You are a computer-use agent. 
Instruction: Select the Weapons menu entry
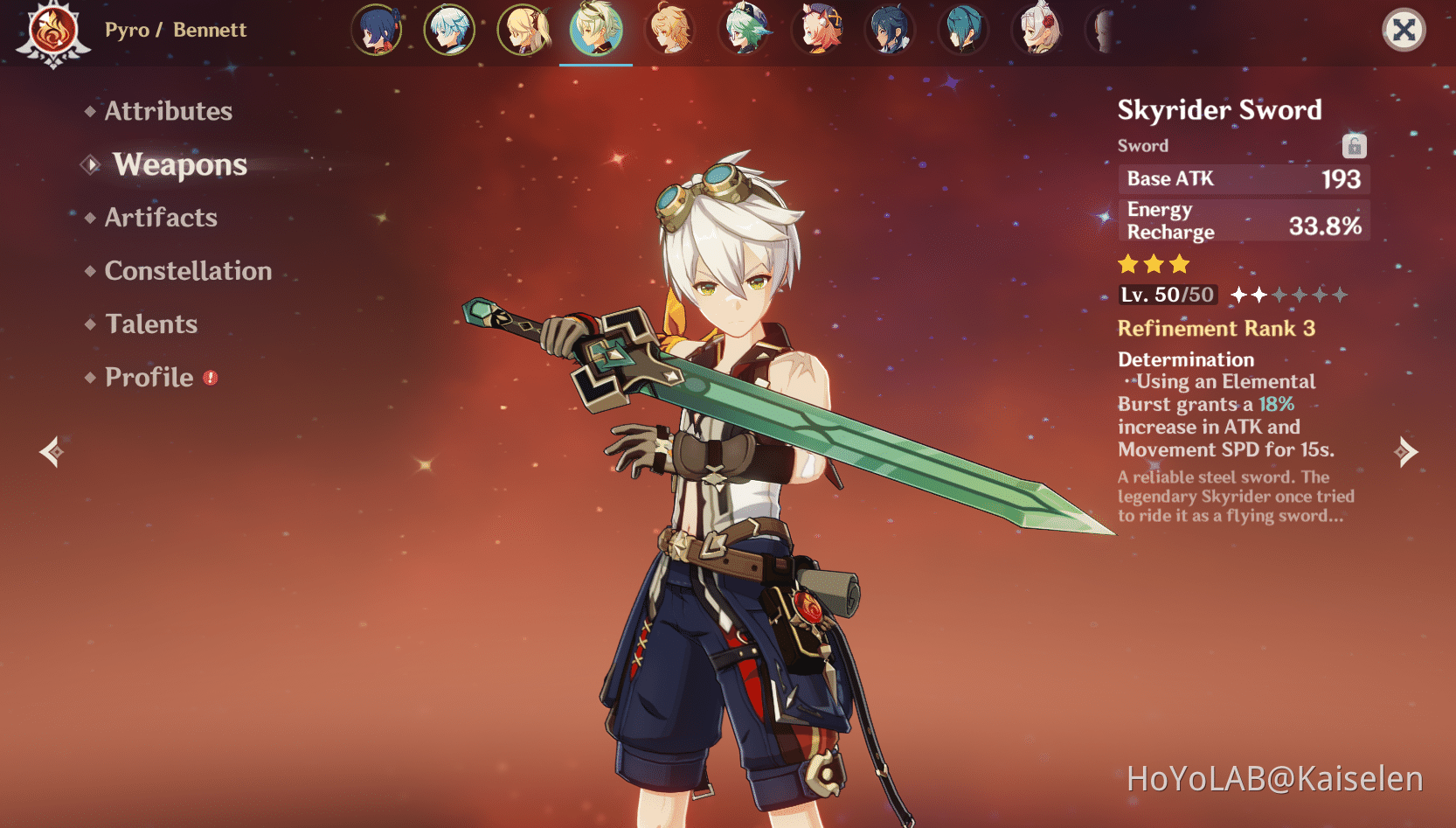[x=179, y=164]
